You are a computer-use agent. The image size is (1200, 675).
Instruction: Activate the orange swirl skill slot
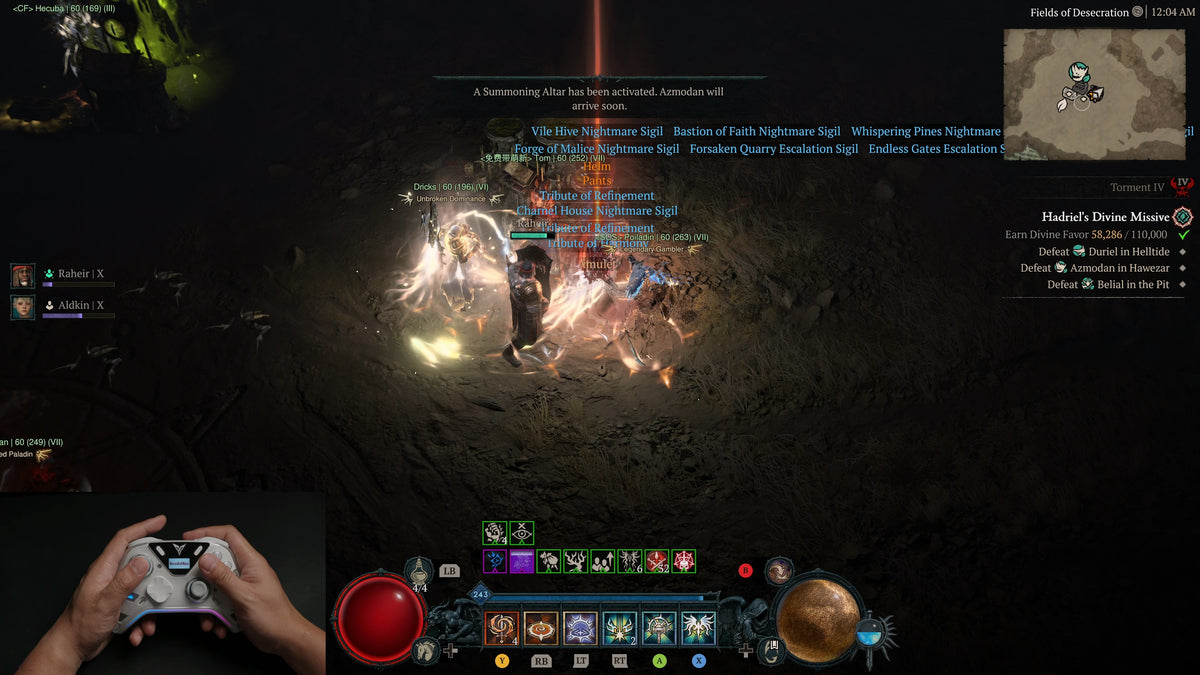[x=502, y=628]
